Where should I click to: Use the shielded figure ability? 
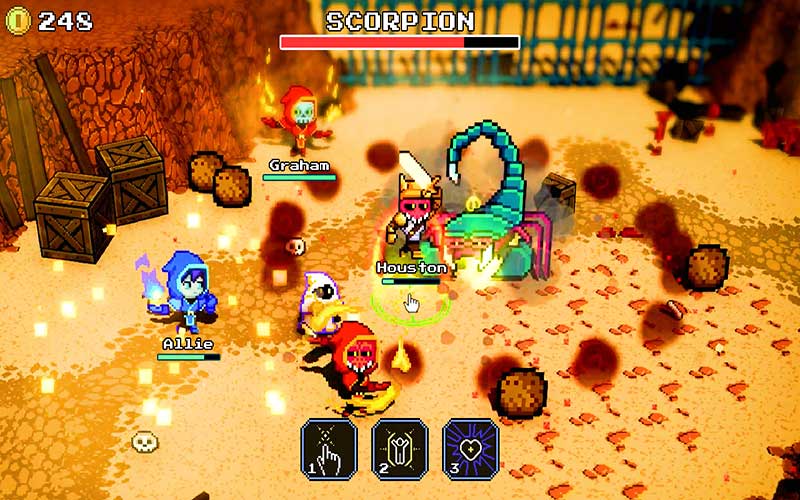pos(400,448)
